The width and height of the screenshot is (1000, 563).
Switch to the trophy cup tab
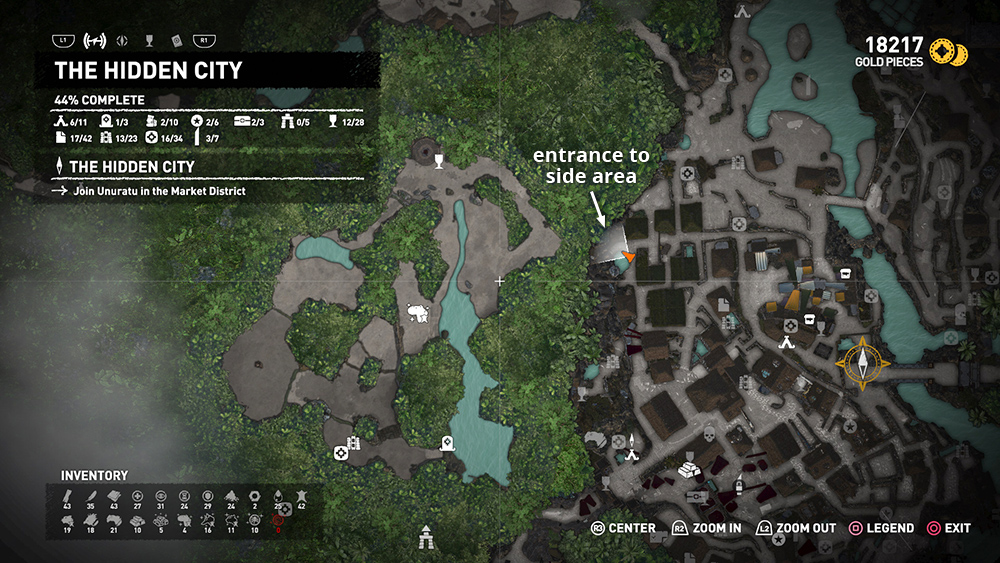[150, 41]
